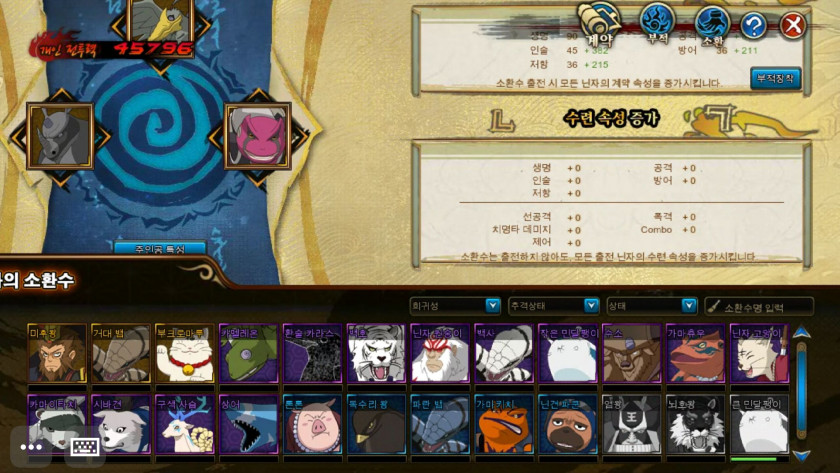Close the summon window with red X
The image size is (840, 473).
click(x=793, y=25)
